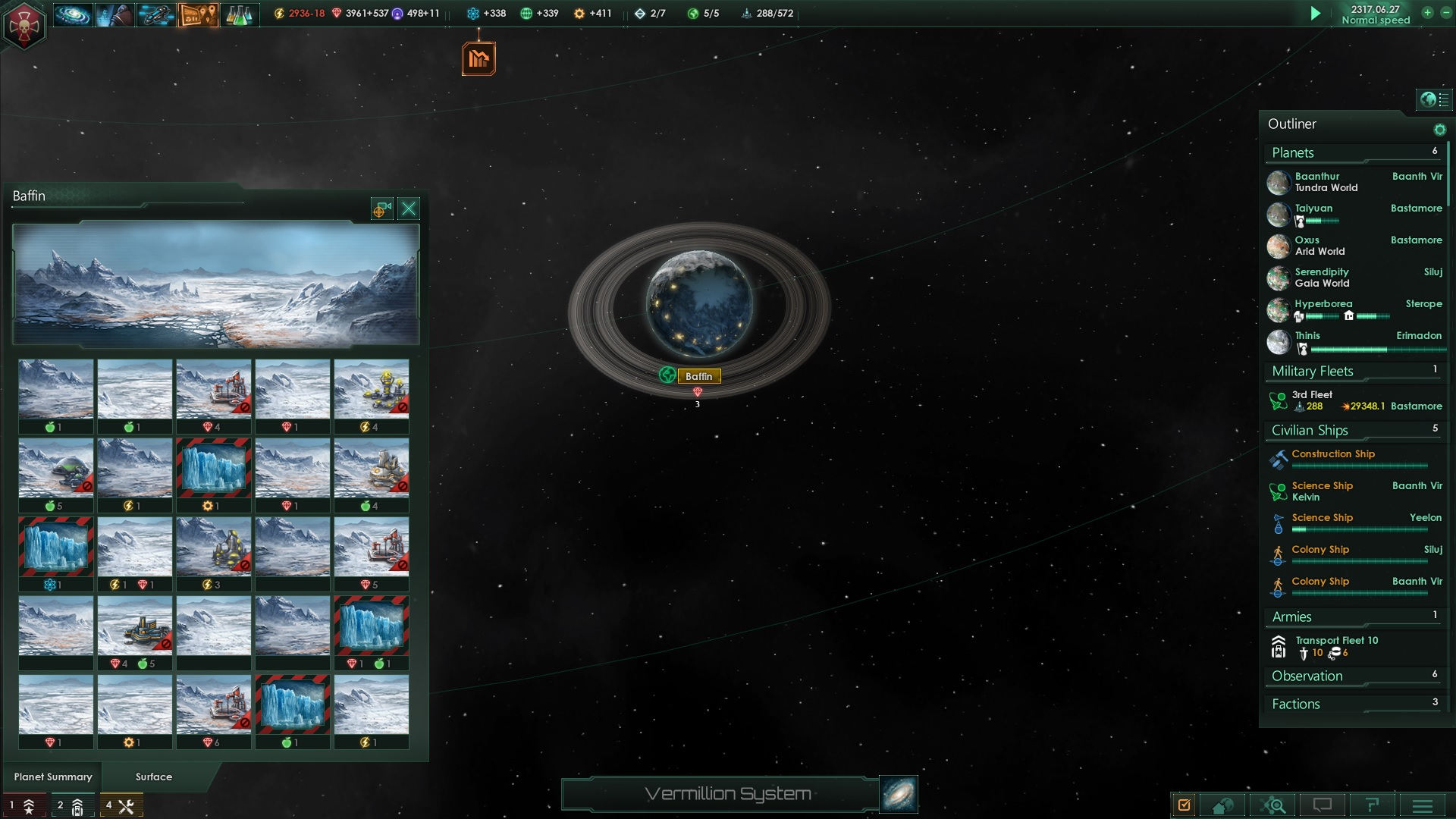Click the Baffin planet name label

coord(698,376)
